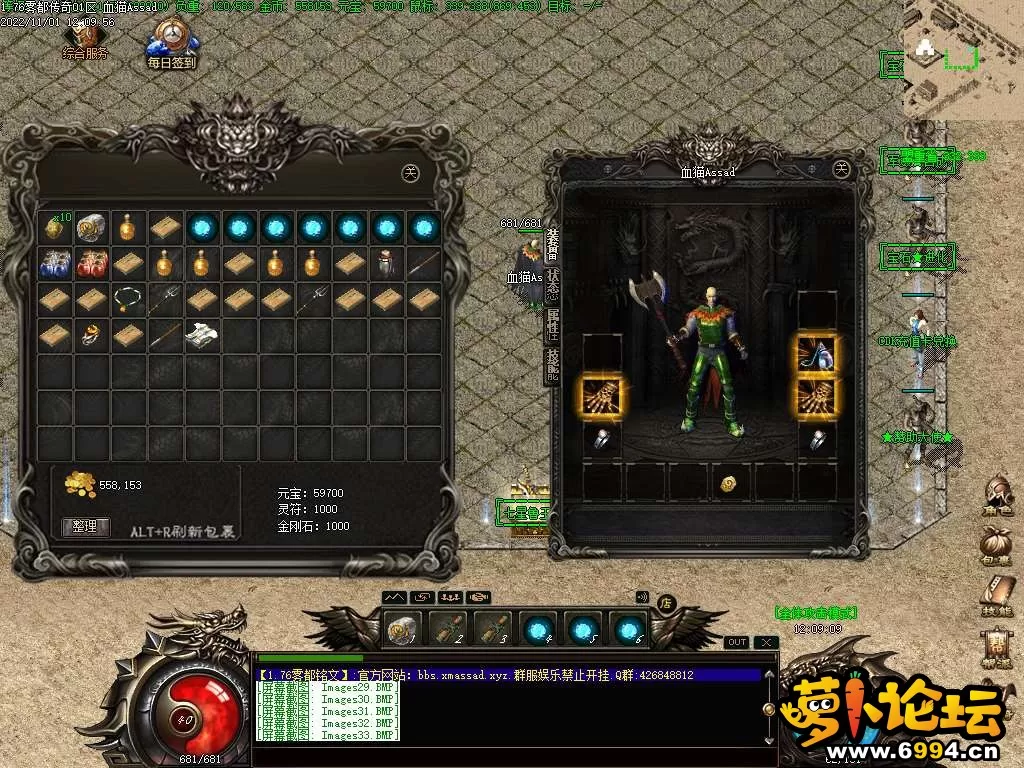Select the x10 gold item stack
Image resolution: width=1024 pixels, height=768 pixels.
tap(53, 227)
